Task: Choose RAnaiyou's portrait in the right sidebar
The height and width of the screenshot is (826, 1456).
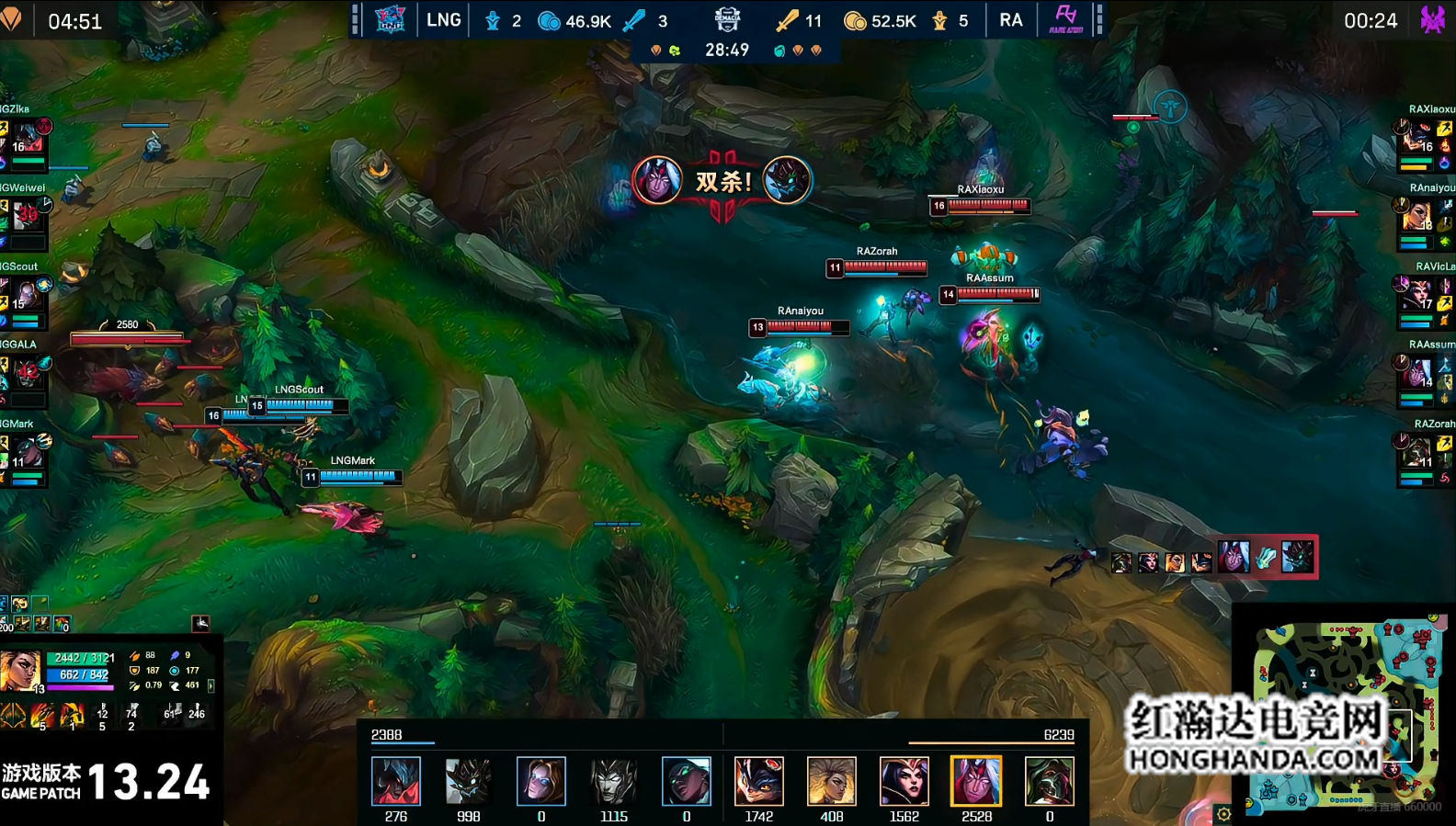Action: tap(1418, 216)
